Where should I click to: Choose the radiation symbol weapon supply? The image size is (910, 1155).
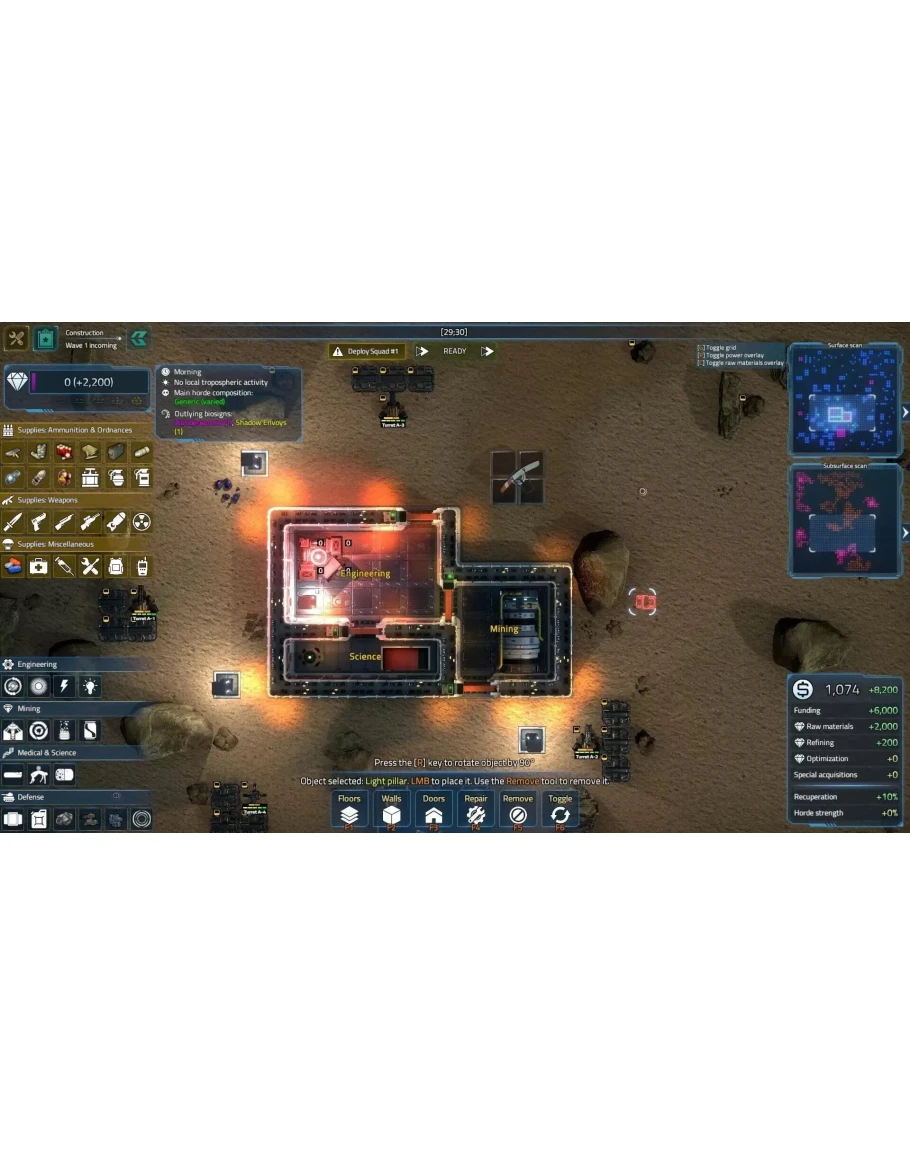tap(142, 522)
